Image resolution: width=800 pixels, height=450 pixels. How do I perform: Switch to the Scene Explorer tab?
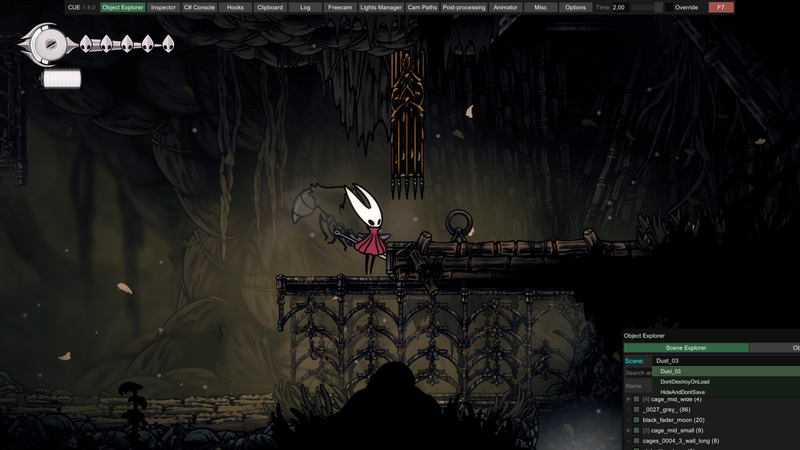[x=686, y=348]
